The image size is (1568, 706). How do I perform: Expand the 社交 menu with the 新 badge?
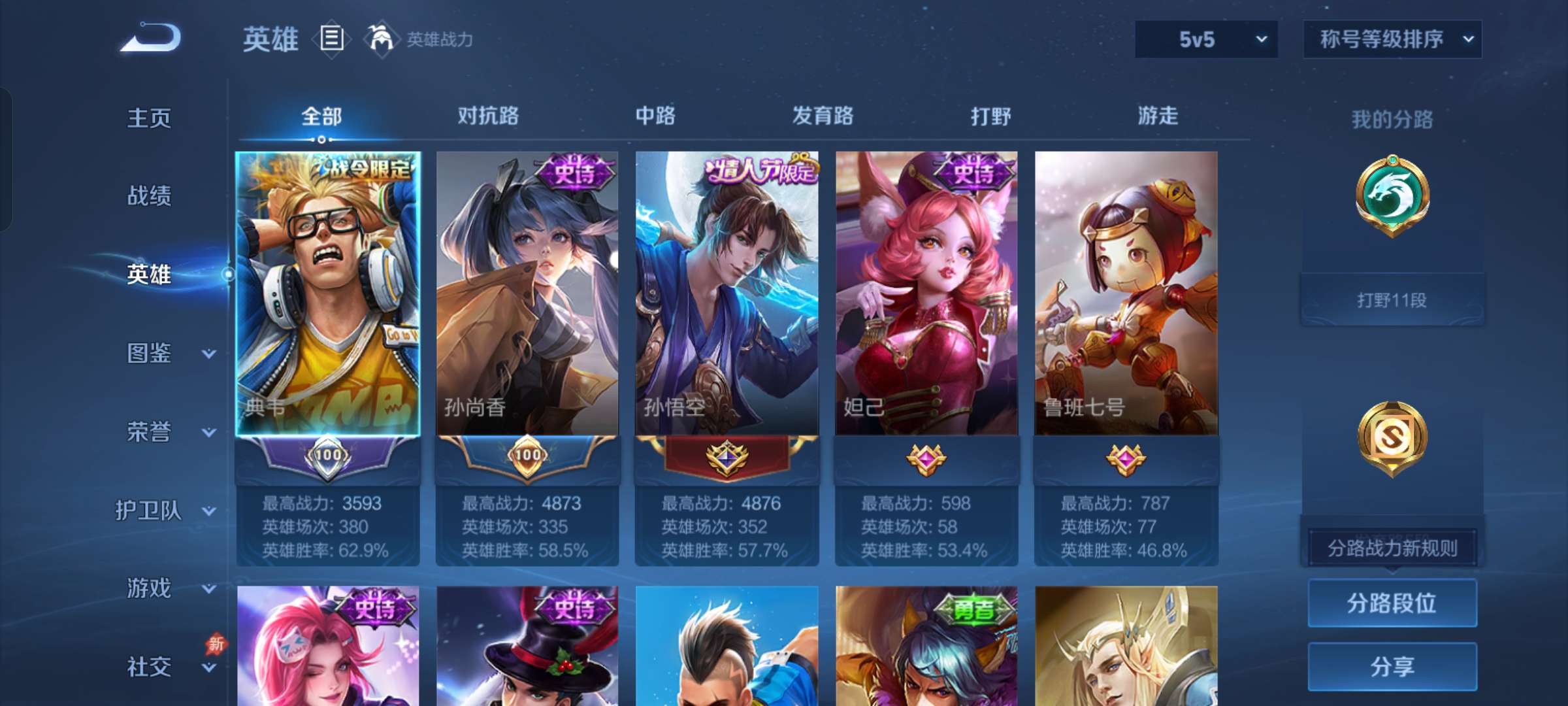coord(149,667)
